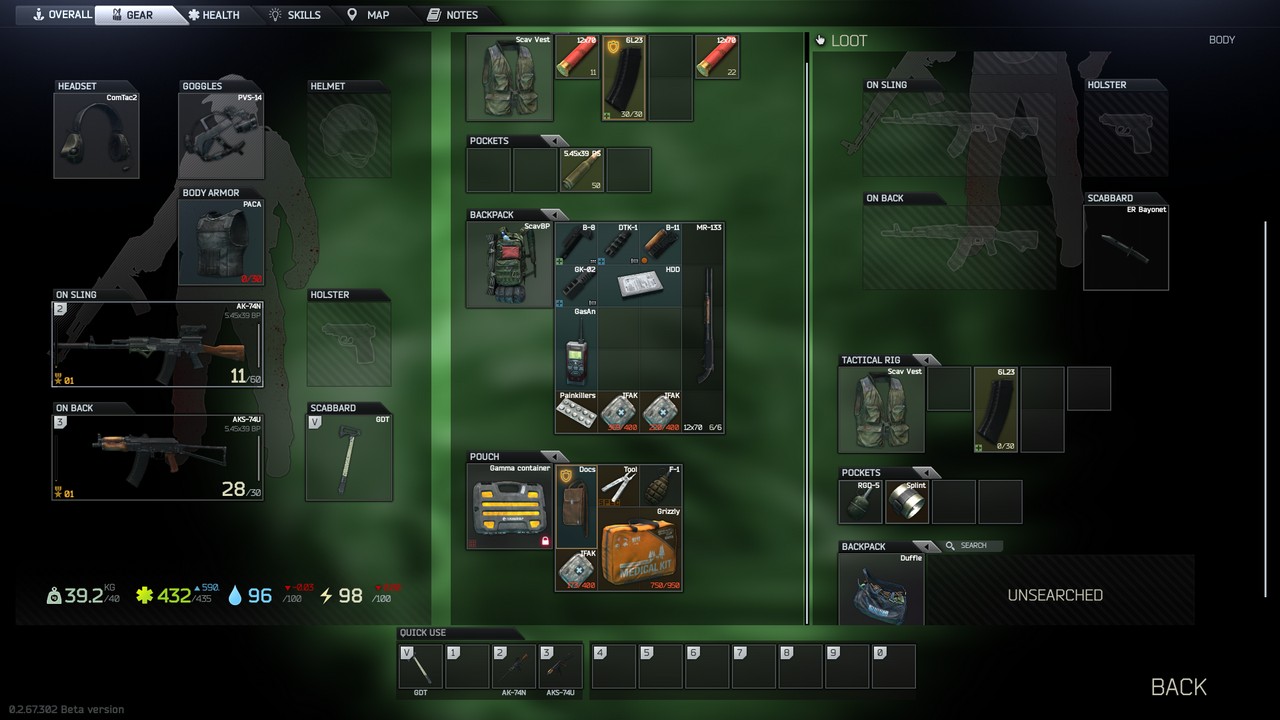
Task: Select the PACA body armor
Action: pos(220,240)
